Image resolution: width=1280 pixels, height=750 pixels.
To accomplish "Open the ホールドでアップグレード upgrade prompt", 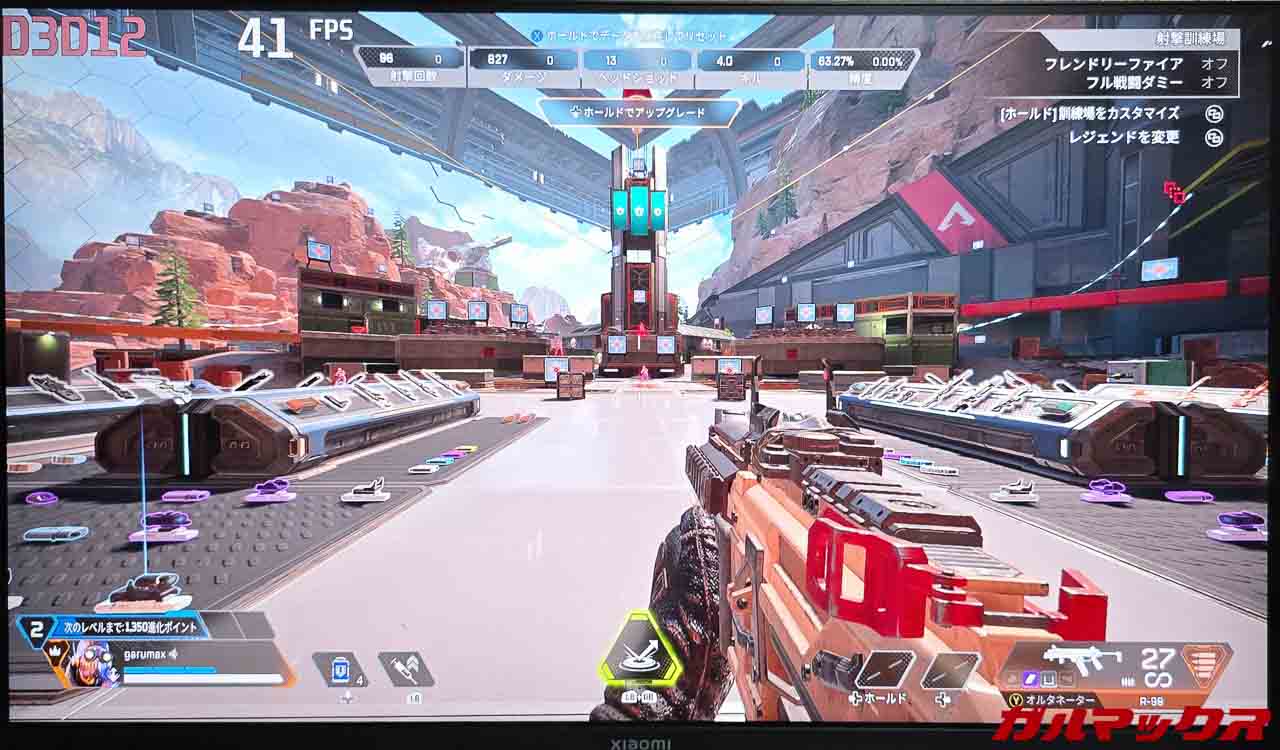I will tap(640, 113).
